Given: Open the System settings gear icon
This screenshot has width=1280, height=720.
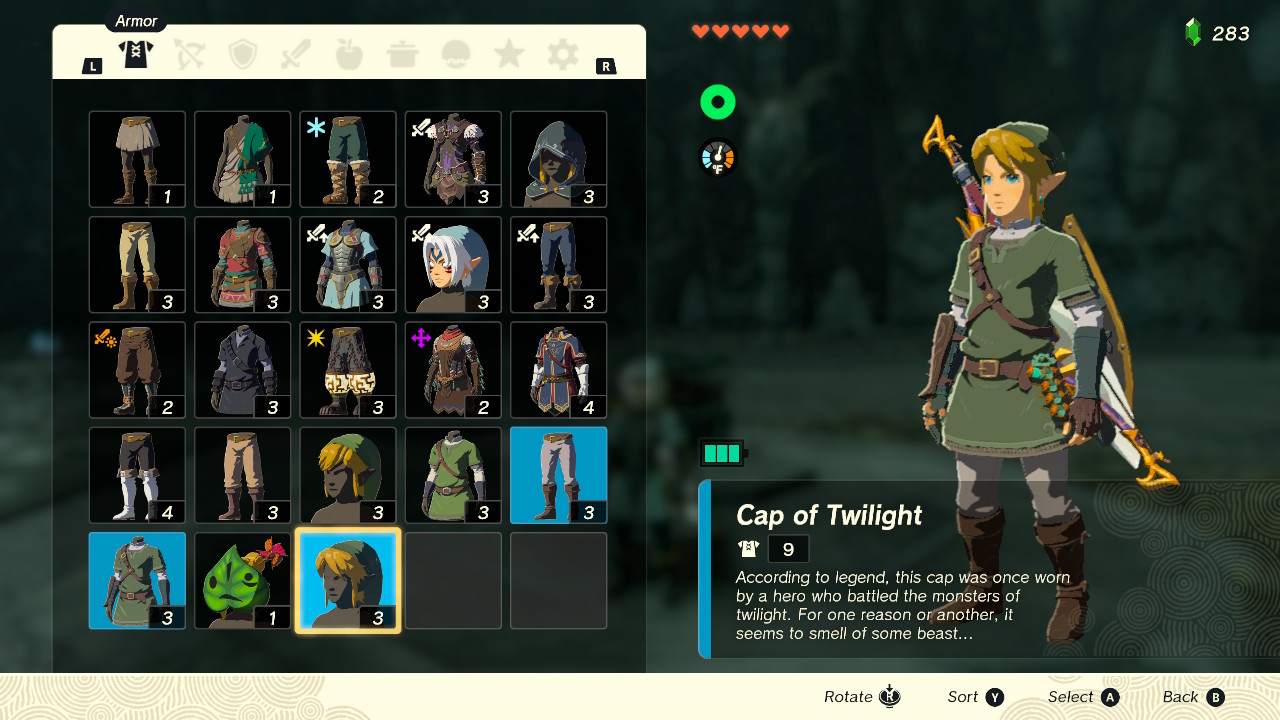Looking at the screenshot, I should (x=561, y=55).
